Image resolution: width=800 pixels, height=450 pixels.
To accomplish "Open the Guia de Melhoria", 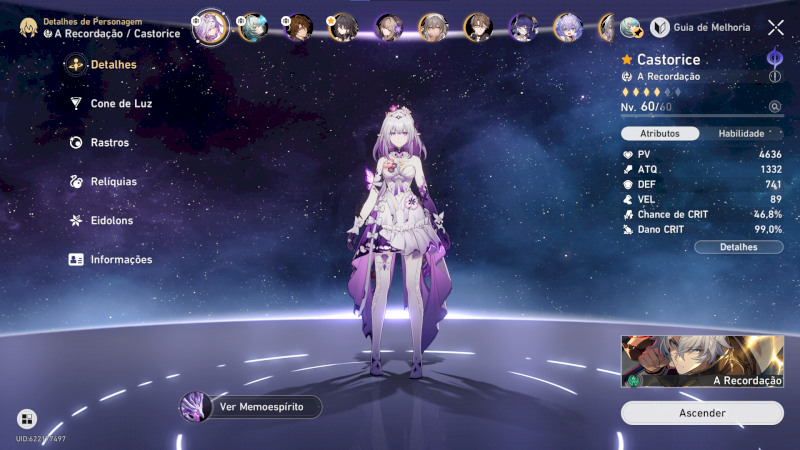I will 702,27.
